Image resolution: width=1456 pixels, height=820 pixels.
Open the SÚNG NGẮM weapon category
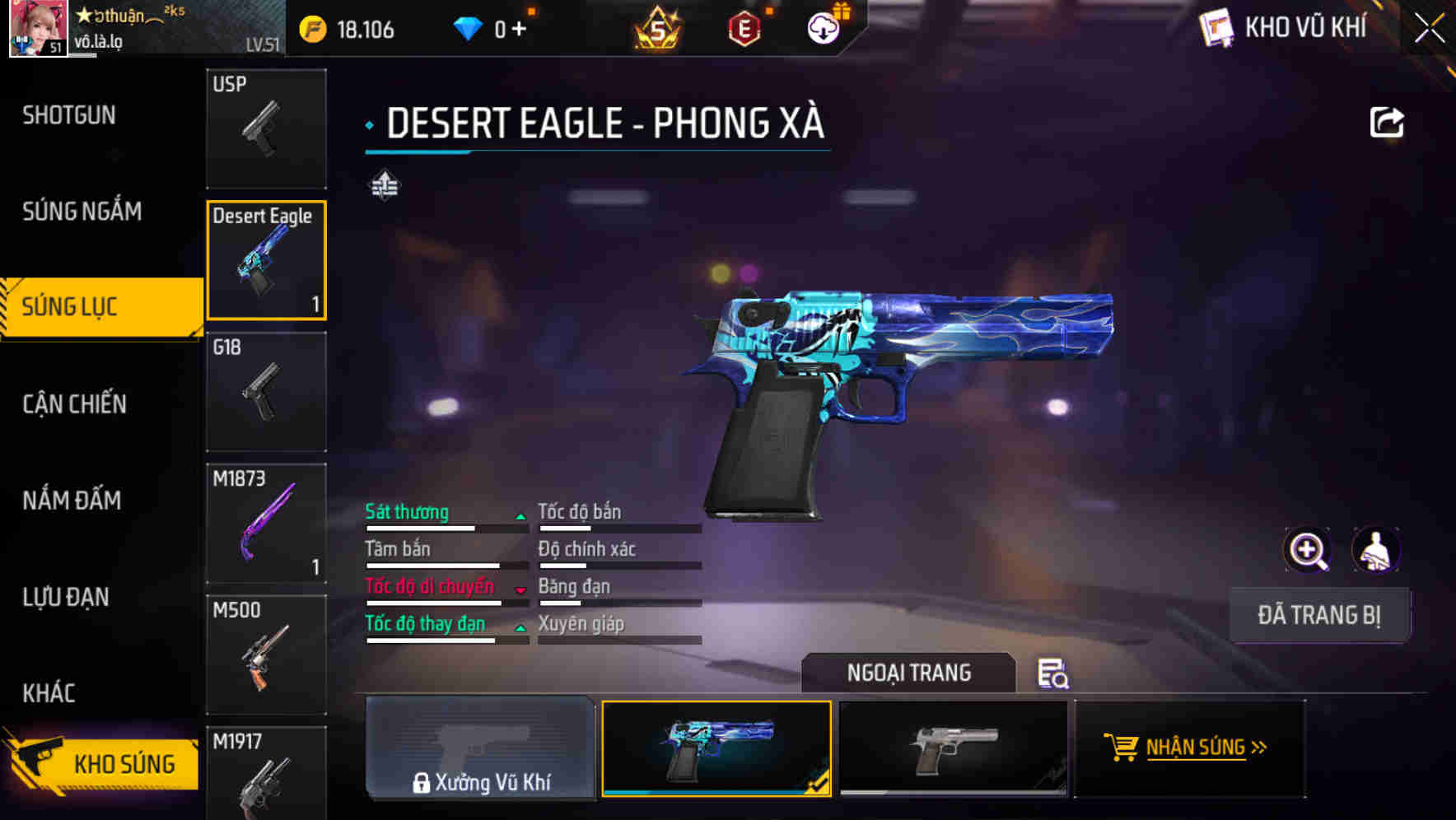coord(82,212)
